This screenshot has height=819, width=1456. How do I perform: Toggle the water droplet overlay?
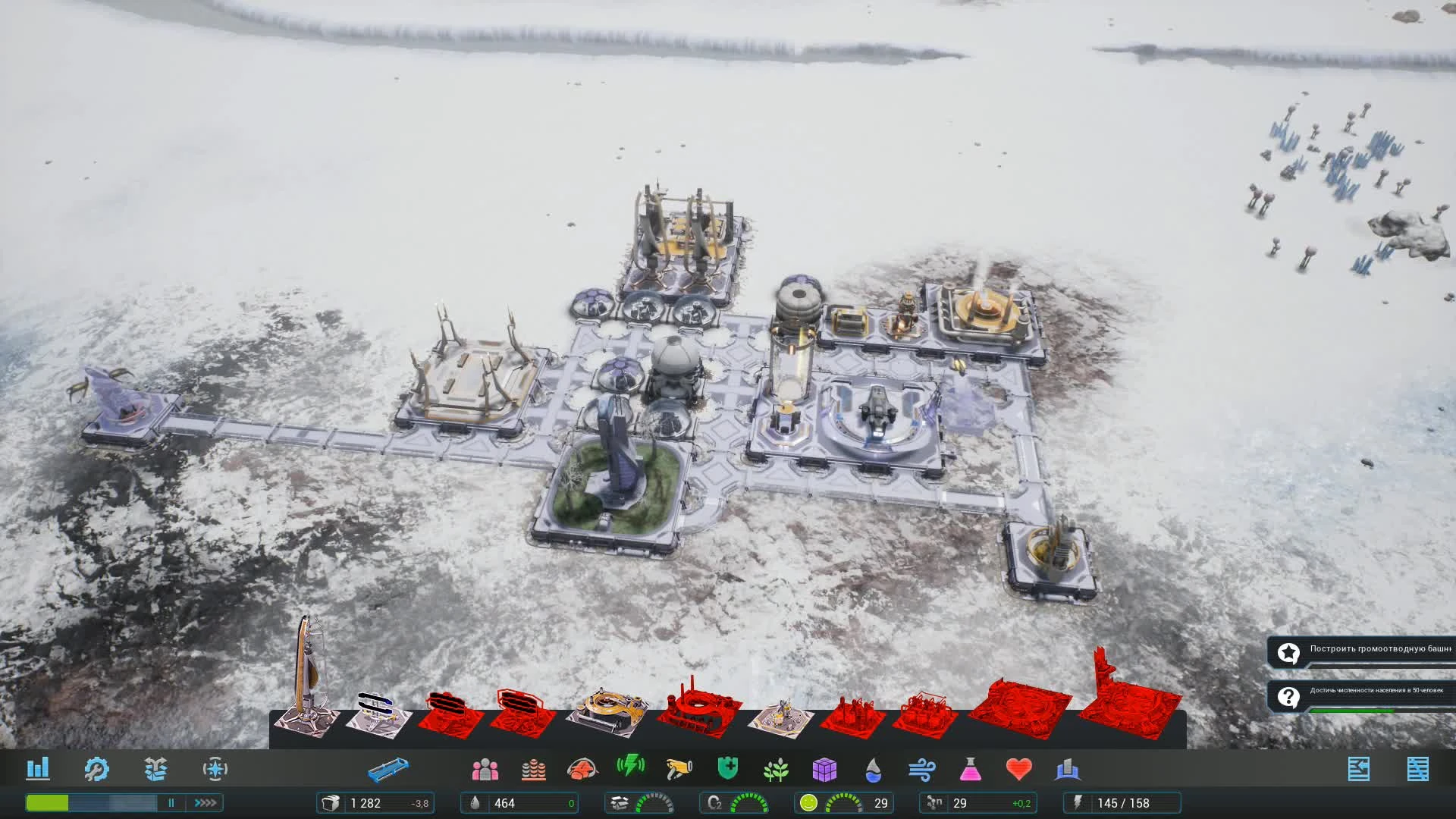(873, 771)
